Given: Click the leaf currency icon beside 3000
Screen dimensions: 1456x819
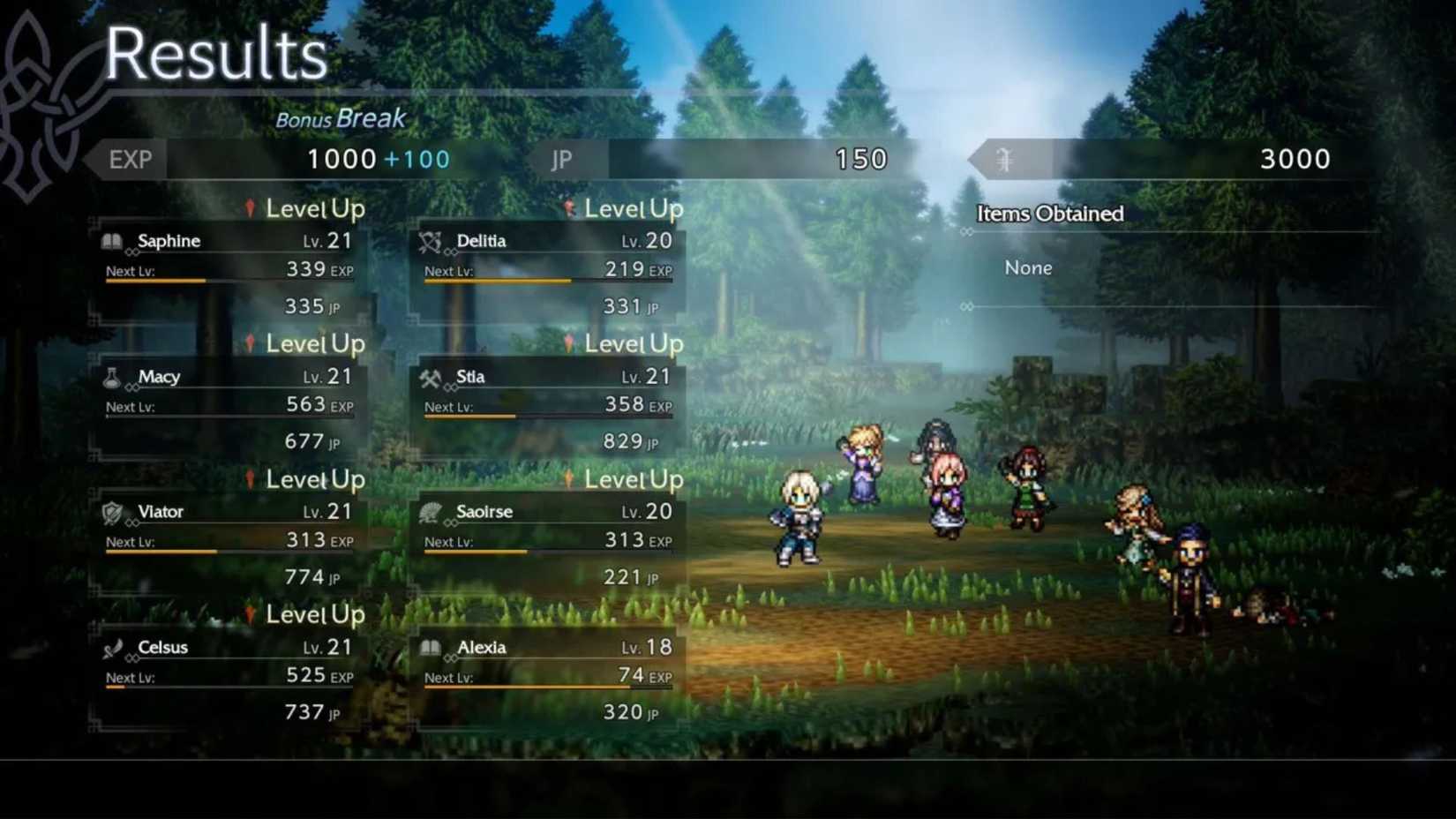Looking at the screenshot, I should pyautogui.click(x=1007, y=159).
